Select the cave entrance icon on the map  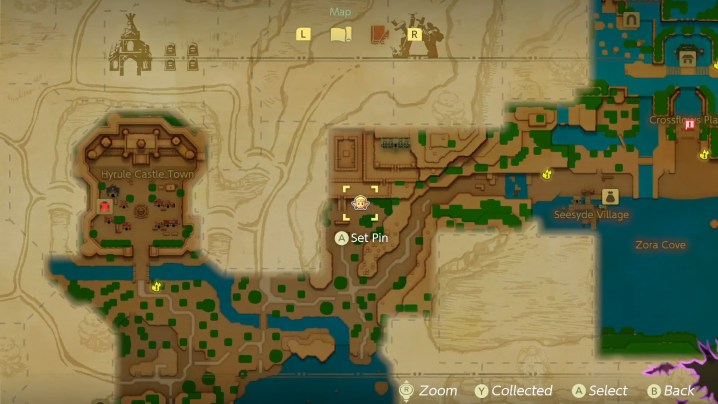[x=632, y=19]
